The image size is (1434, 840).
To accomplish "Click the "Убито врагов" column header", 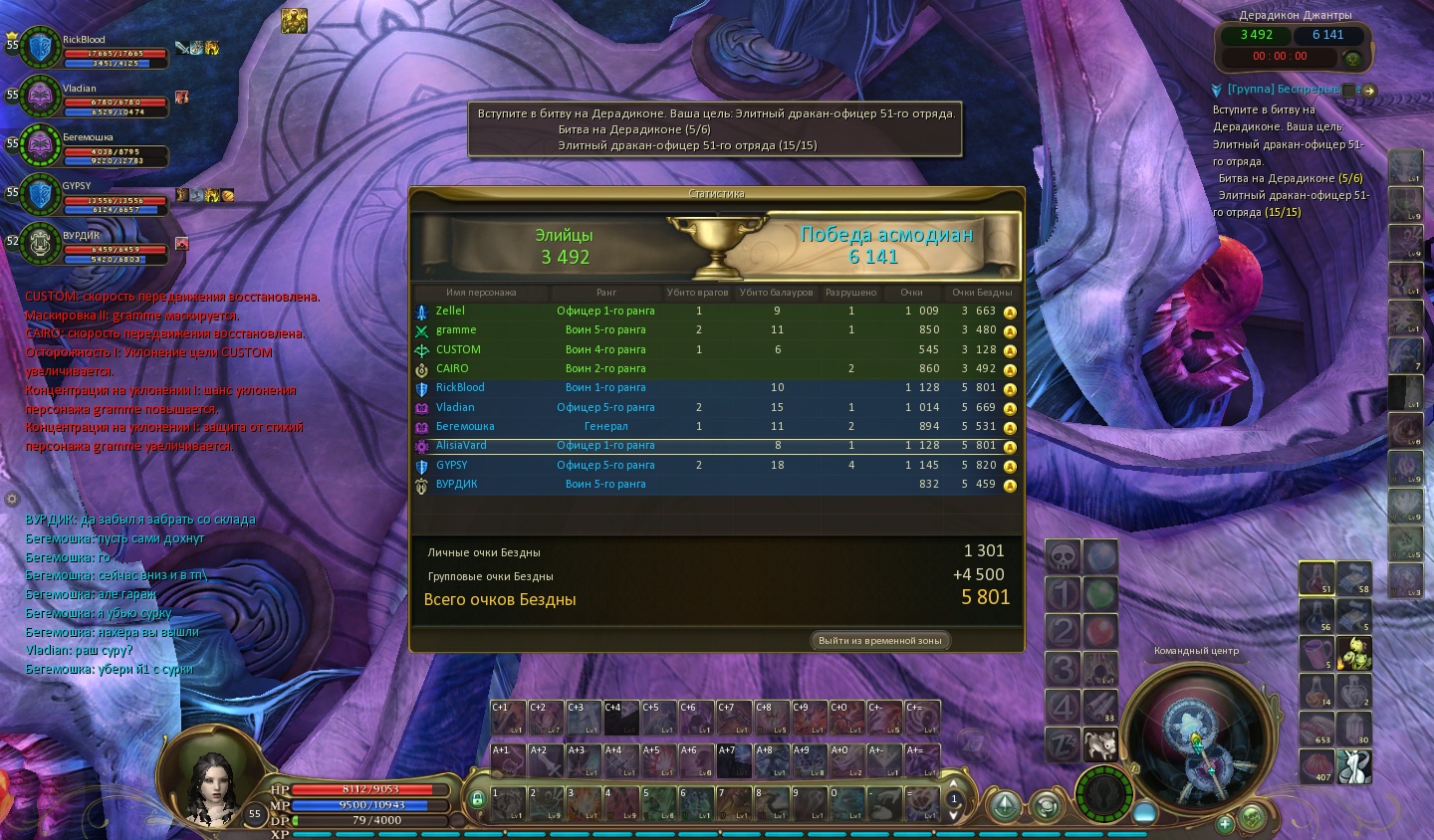I will (697, 293).
